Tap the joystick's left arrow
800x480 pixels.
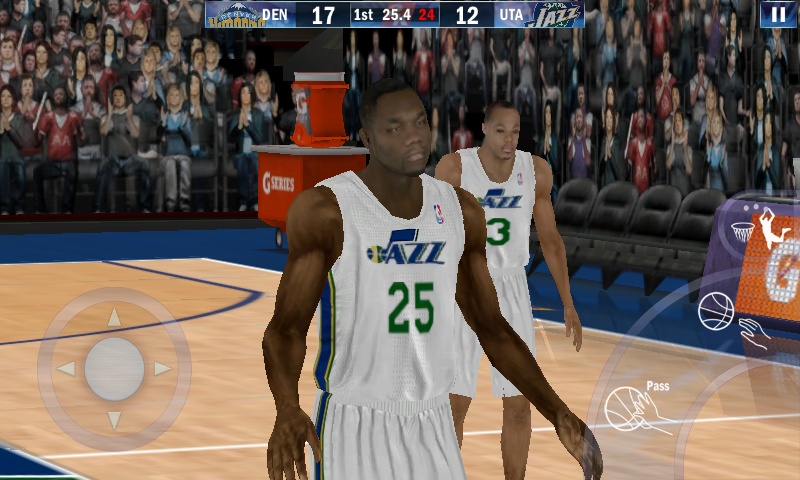coord(66,368)
